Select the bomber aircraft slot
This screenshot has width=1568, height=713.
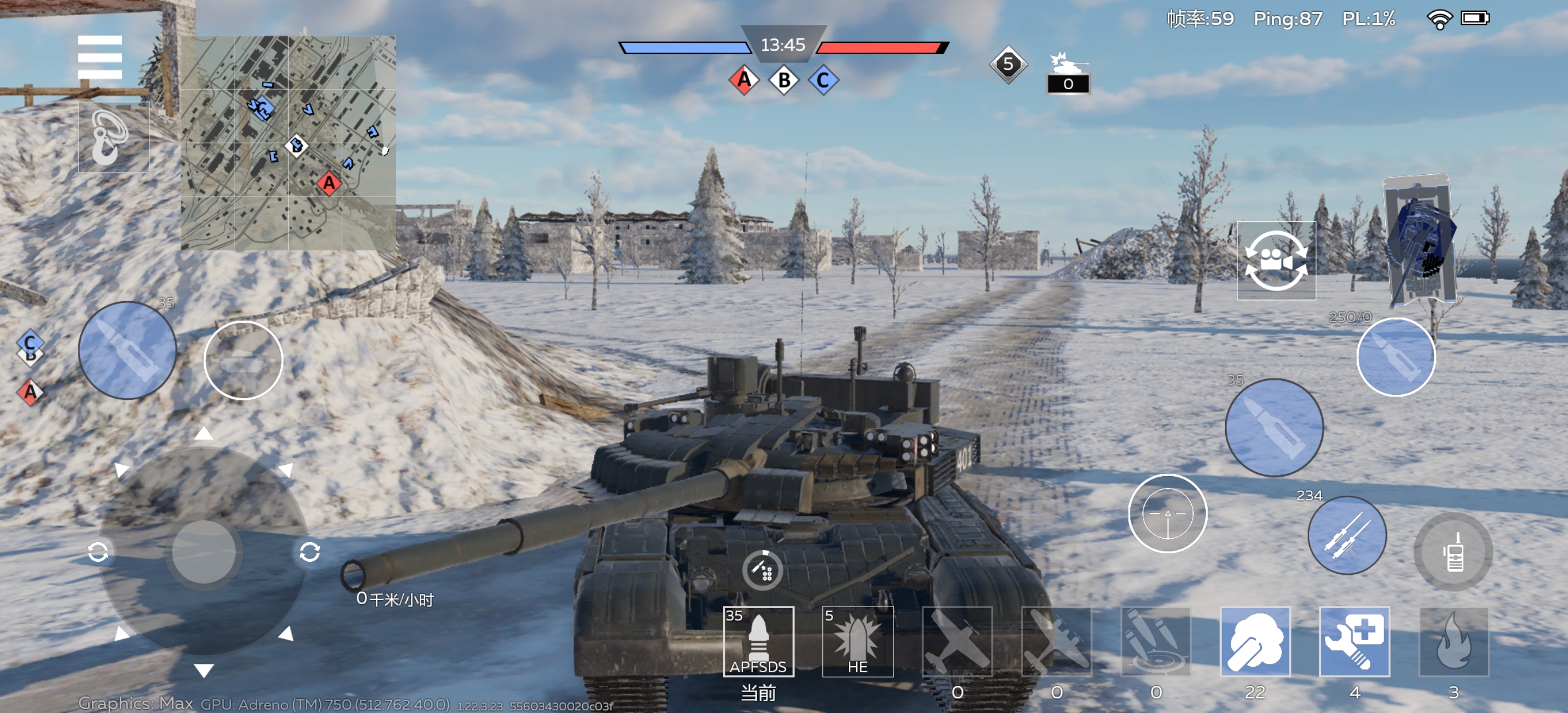1056,641
